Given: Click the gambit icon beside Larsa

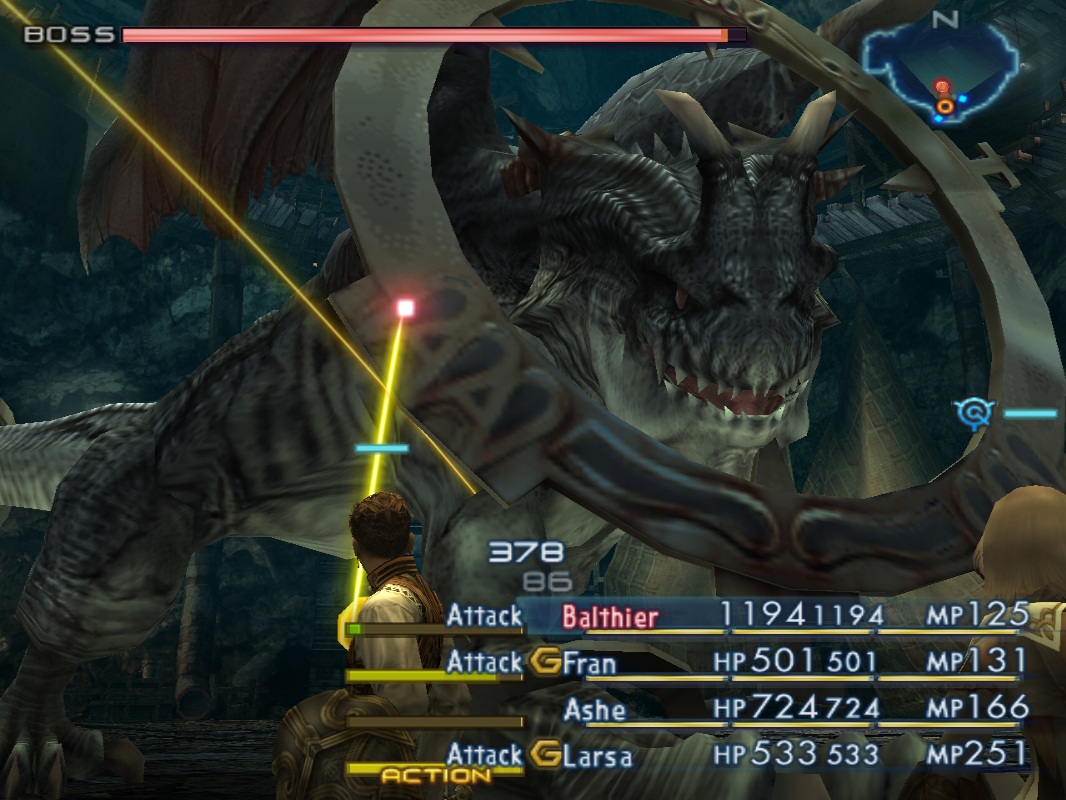Looking at the screenshot, I should pyautogui.click(x=545, y=754).
